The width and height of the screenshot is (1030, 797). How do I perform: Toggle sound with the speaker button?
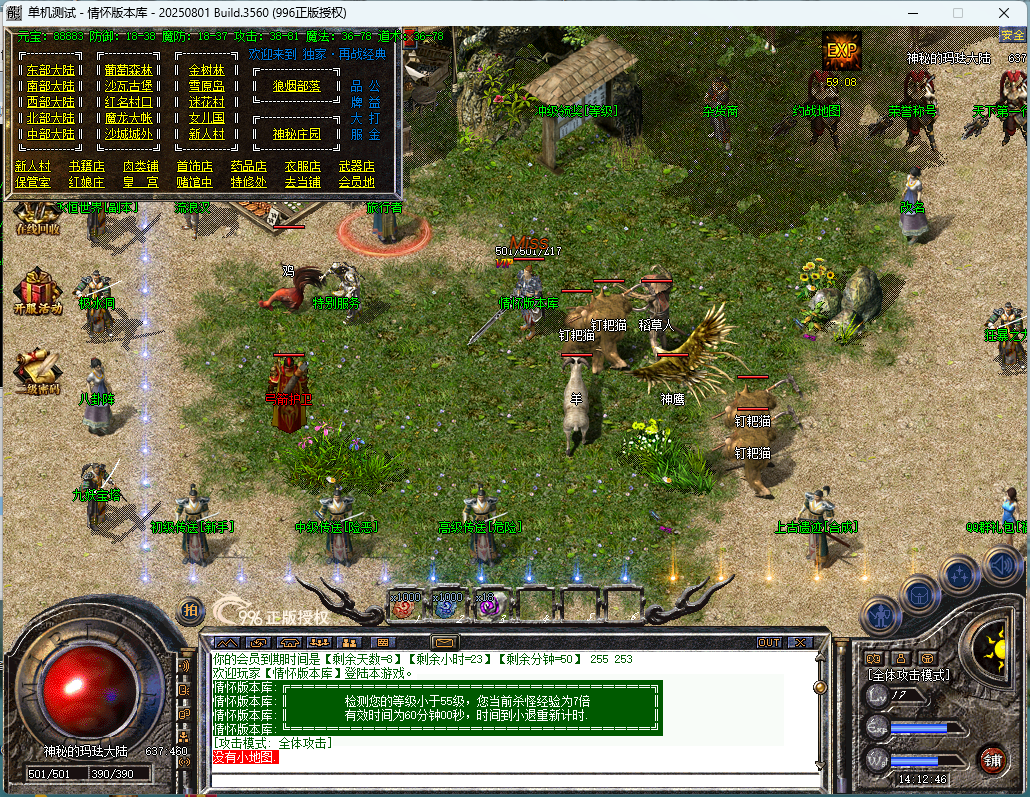[1001, 566]
